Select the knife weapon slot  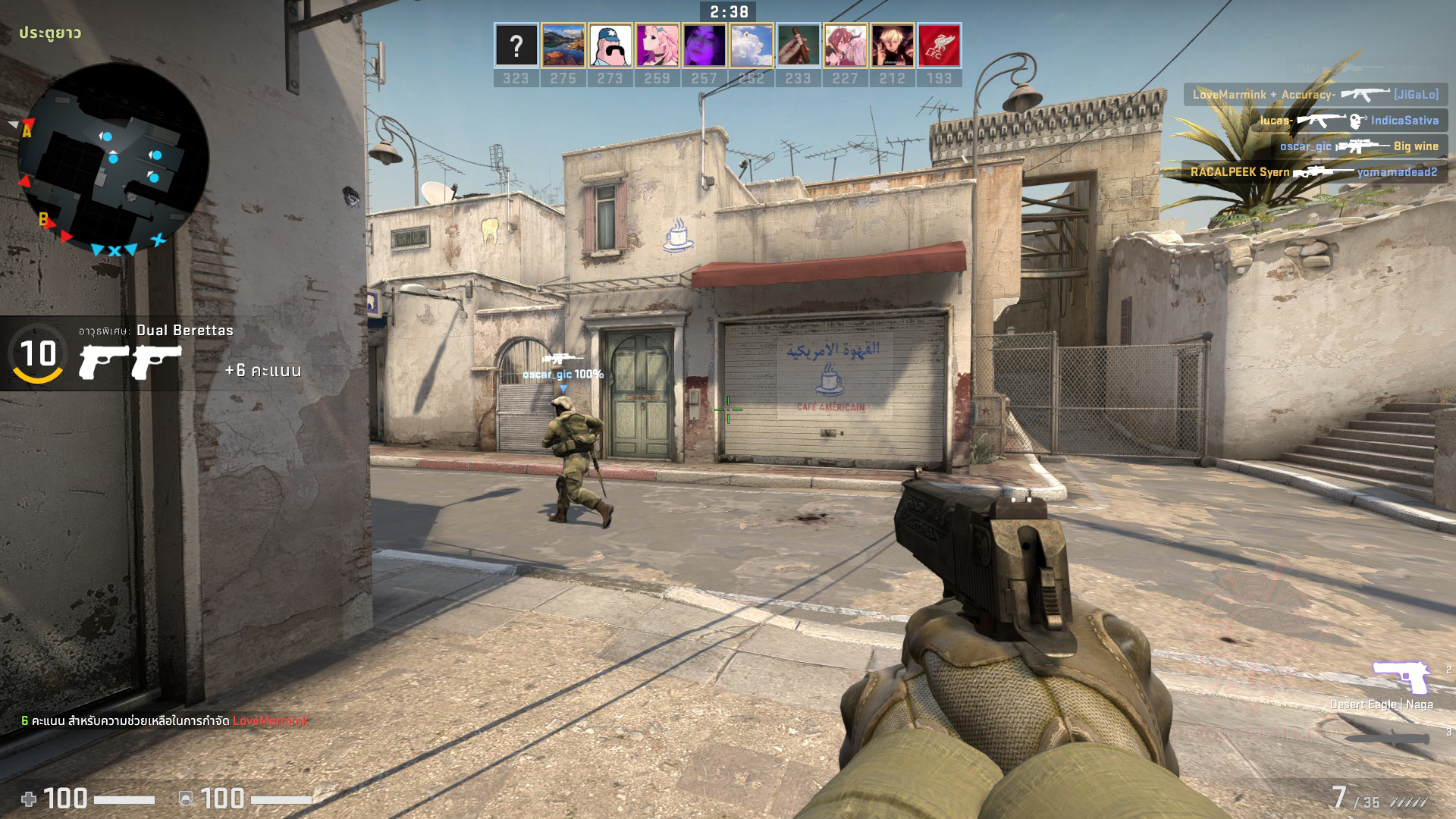[1388, 736]
